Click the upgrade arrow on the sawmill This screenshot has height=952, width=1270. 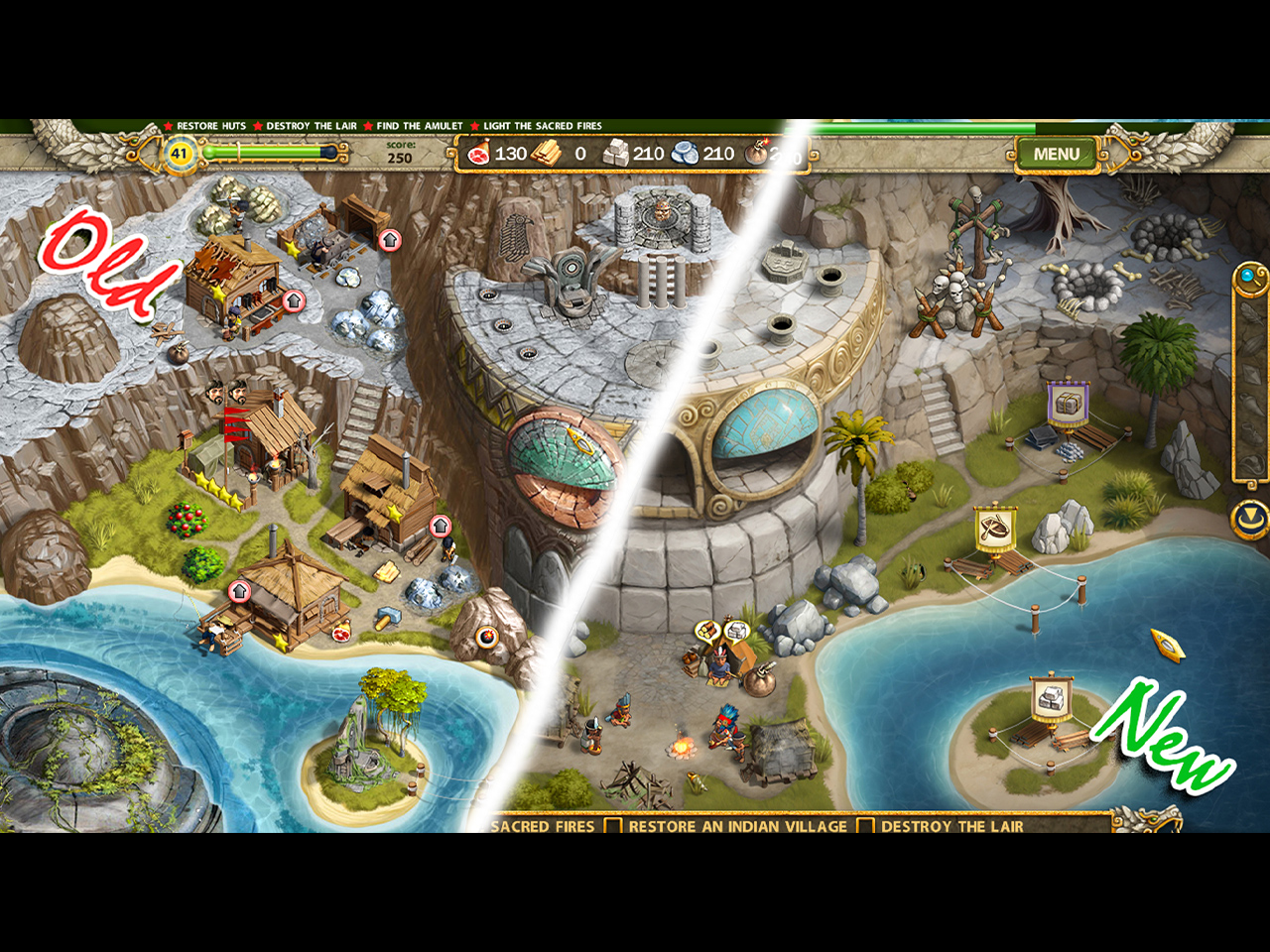pos(440,526)
